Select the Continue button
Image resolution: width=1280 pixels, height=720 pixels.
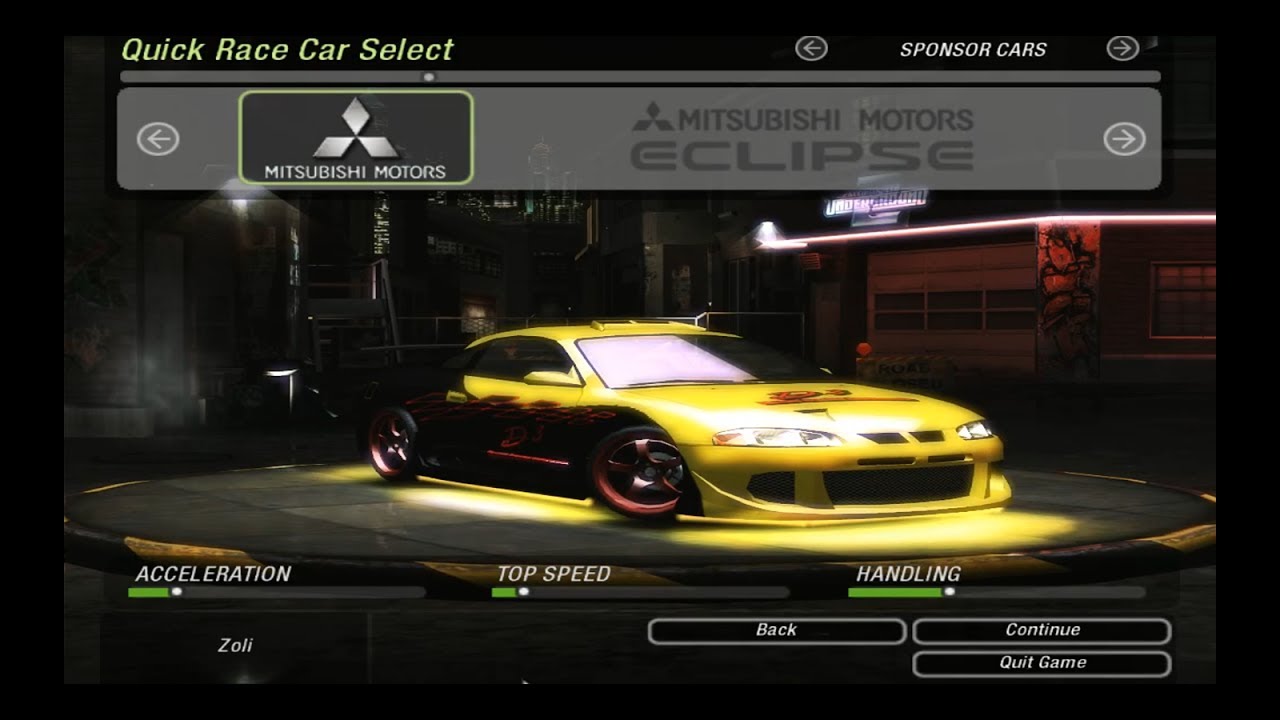1041,630
